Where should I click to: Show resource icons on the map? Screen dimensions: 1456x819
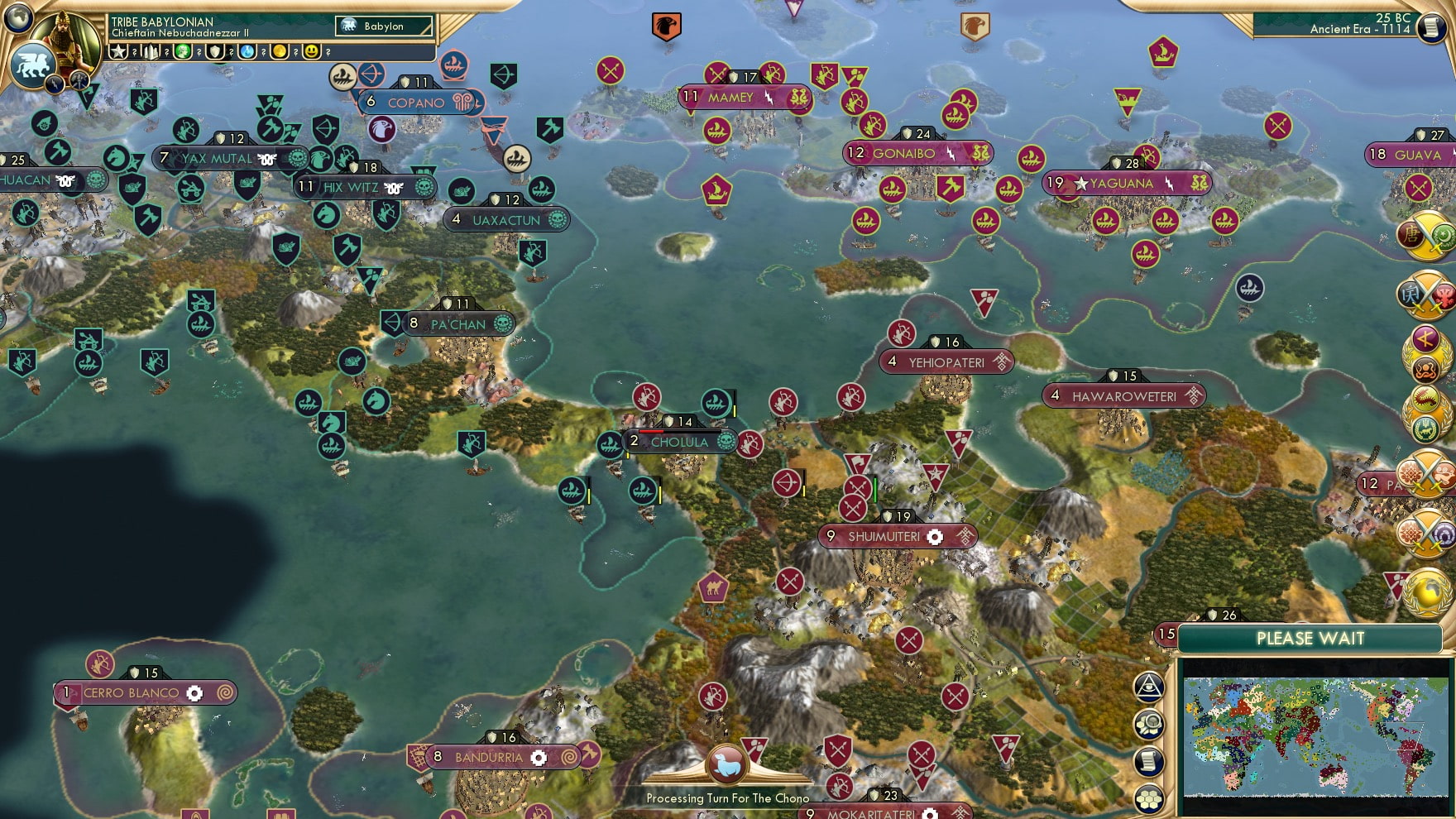tap(1149, 726)
